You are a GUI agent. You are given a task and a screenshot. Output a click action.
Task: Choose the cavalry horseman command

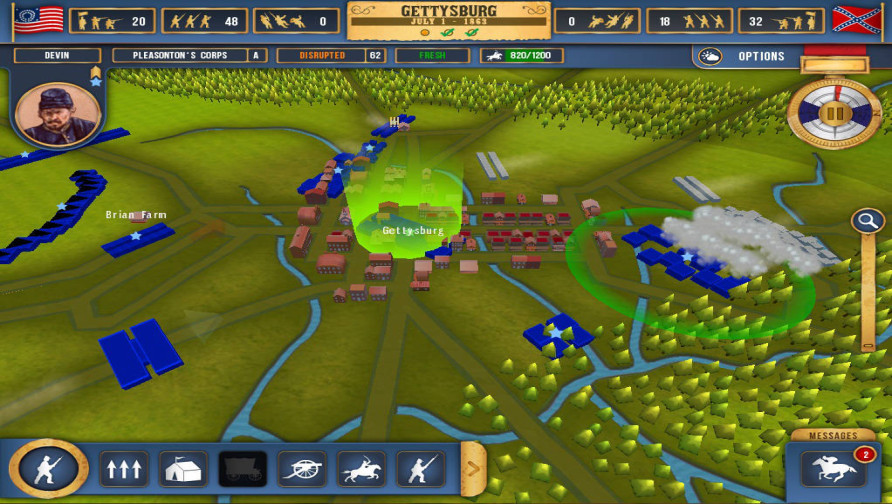[x=361, y=469]
